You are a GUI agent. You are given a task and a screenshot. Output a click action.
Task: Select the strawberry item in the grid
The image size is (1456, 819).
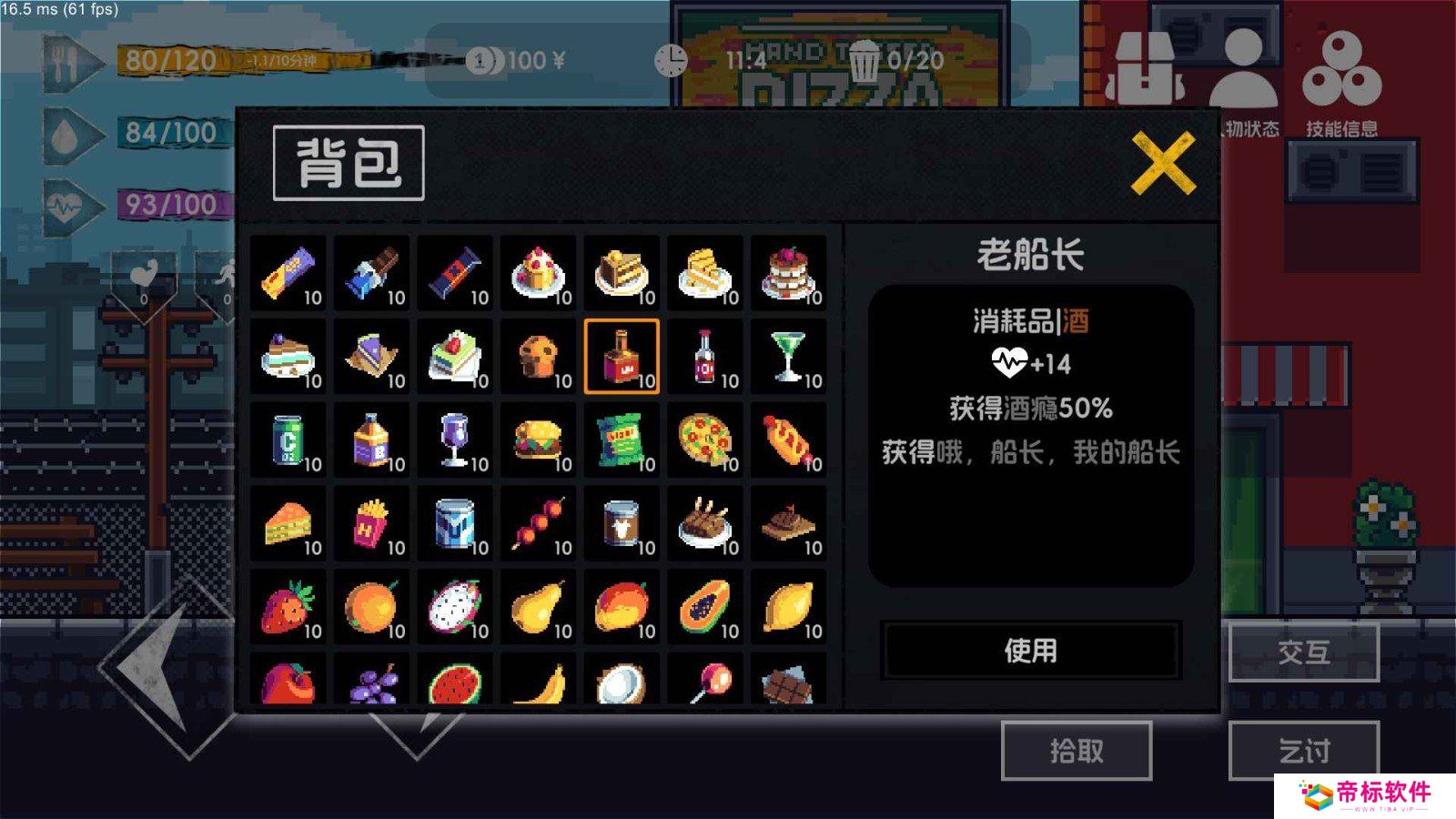click(287, 605)
